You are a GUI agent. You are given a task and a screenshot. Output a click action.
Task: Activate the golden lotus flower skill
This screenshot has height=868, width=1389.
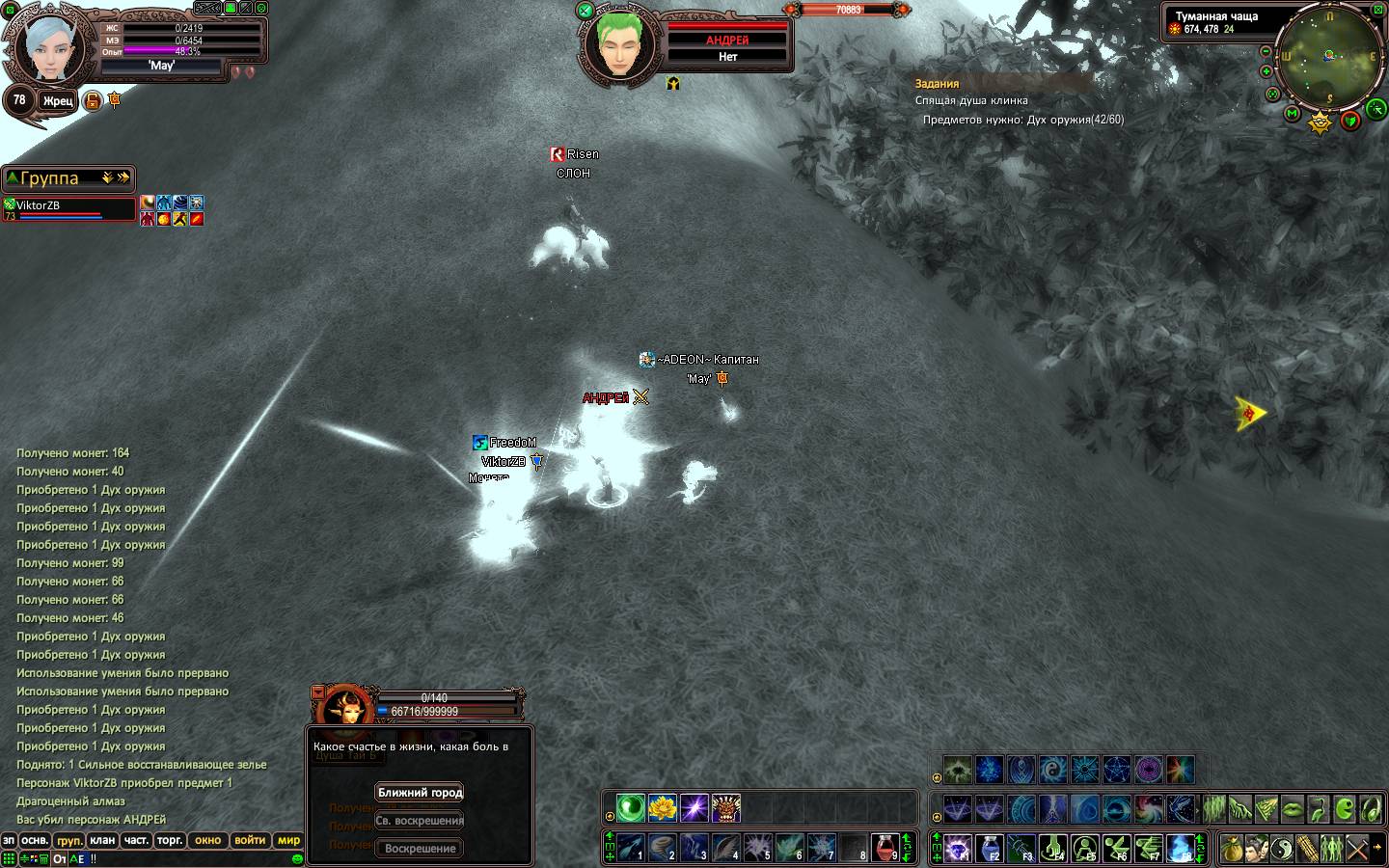[x=662, y=807]
